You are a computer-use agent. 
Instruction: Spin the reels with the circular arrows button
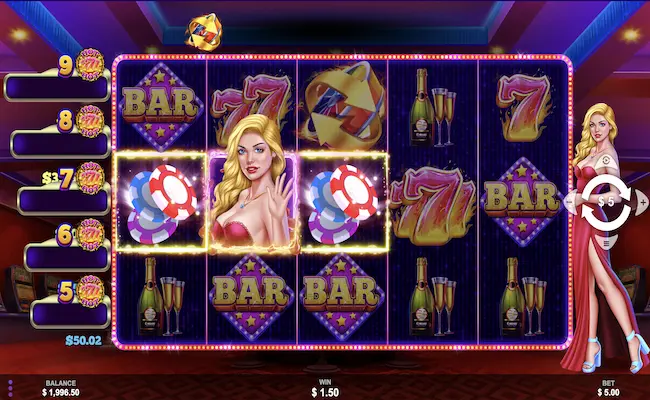(x=607, y=200)
